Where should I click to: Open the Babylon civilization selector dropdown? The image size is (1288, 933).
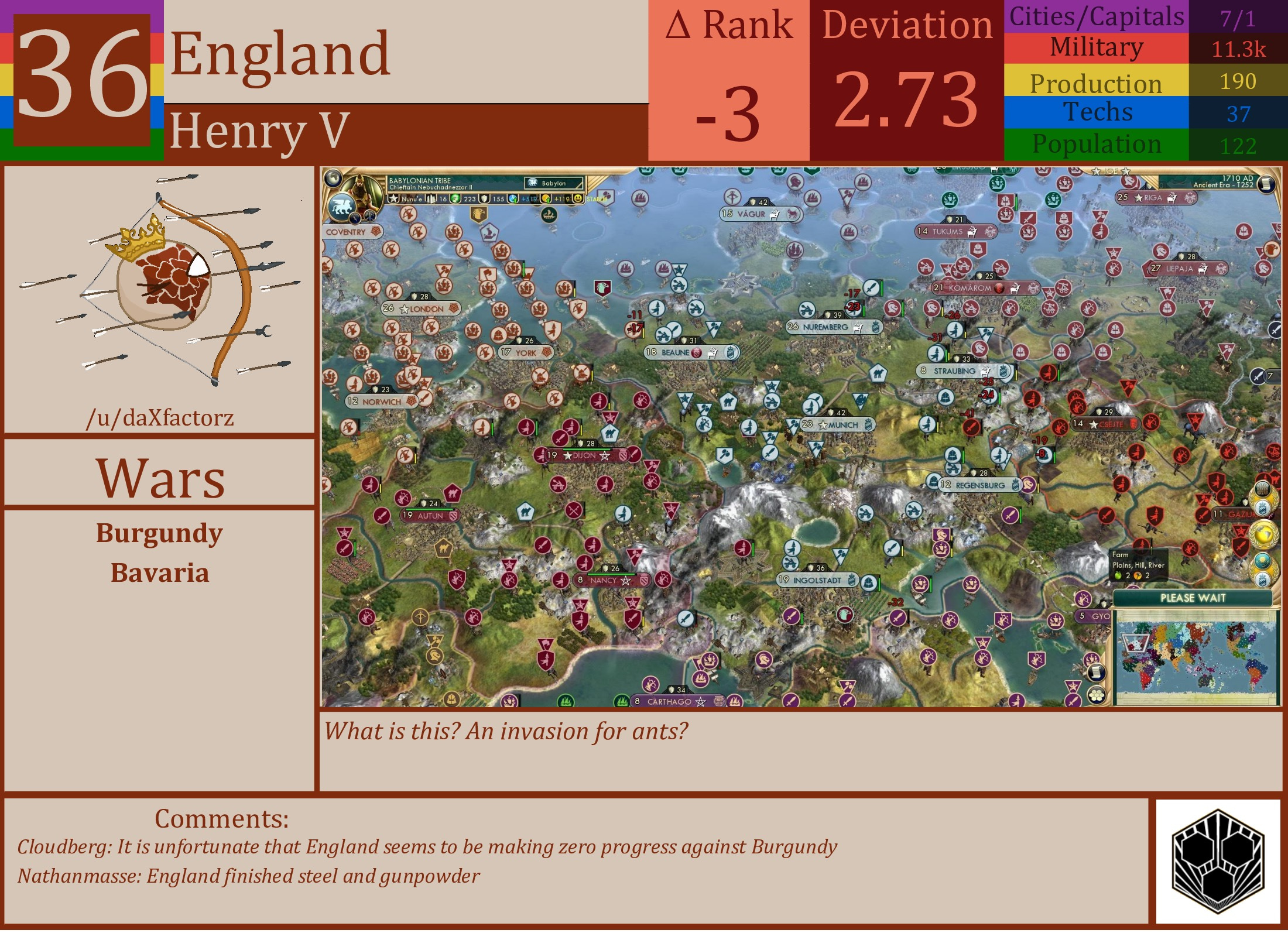pos(554,183)
